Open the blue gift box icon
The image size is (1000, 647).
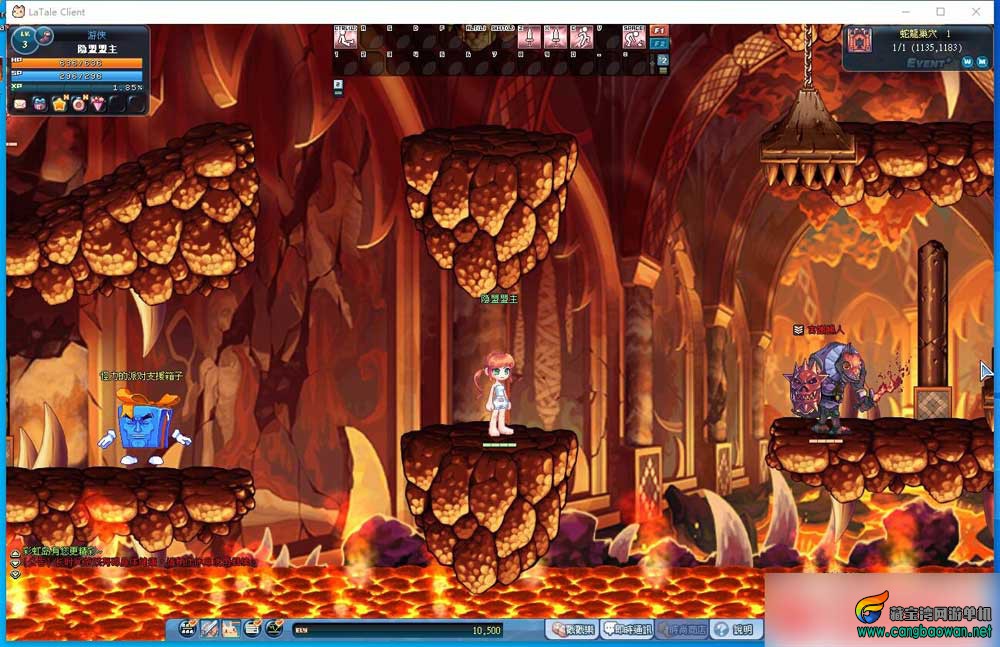(x=39, y=104)
